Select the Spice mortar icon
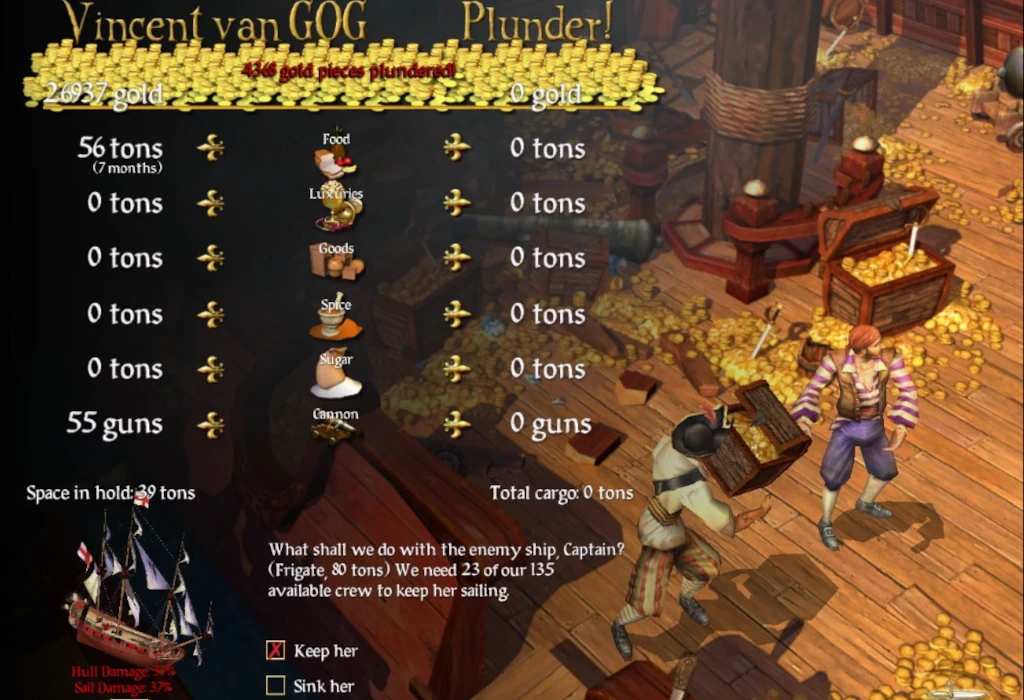This screenshot has height=700, width=1024. click(x=335, y=322)
